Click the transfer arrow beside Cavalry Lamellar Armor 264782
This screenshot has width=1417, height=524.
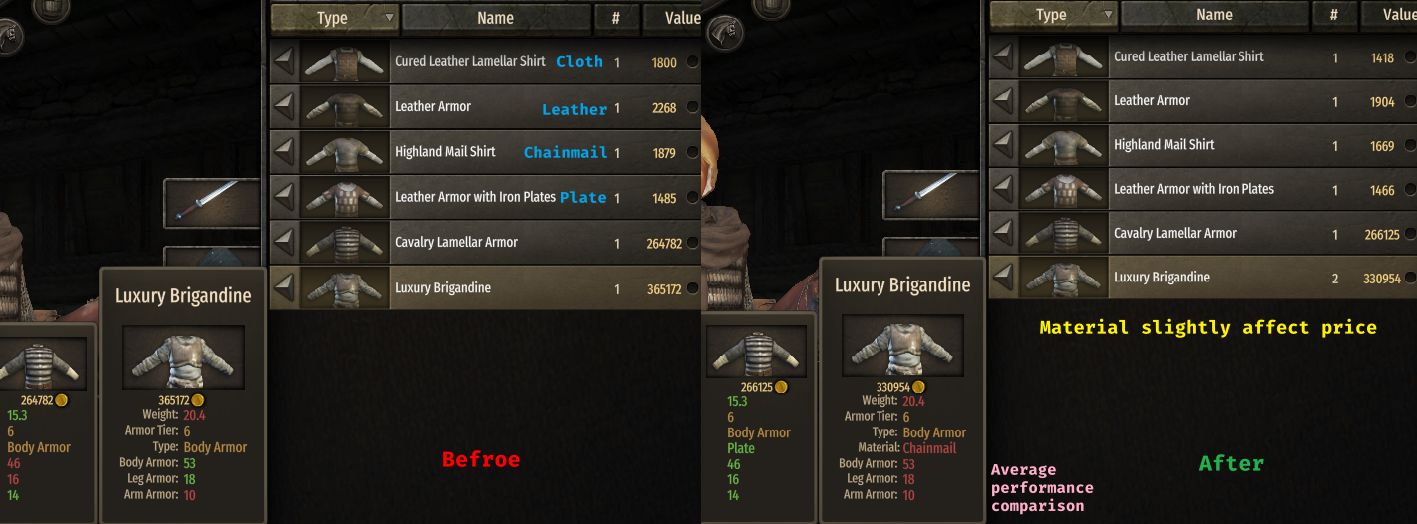[284, 243]
